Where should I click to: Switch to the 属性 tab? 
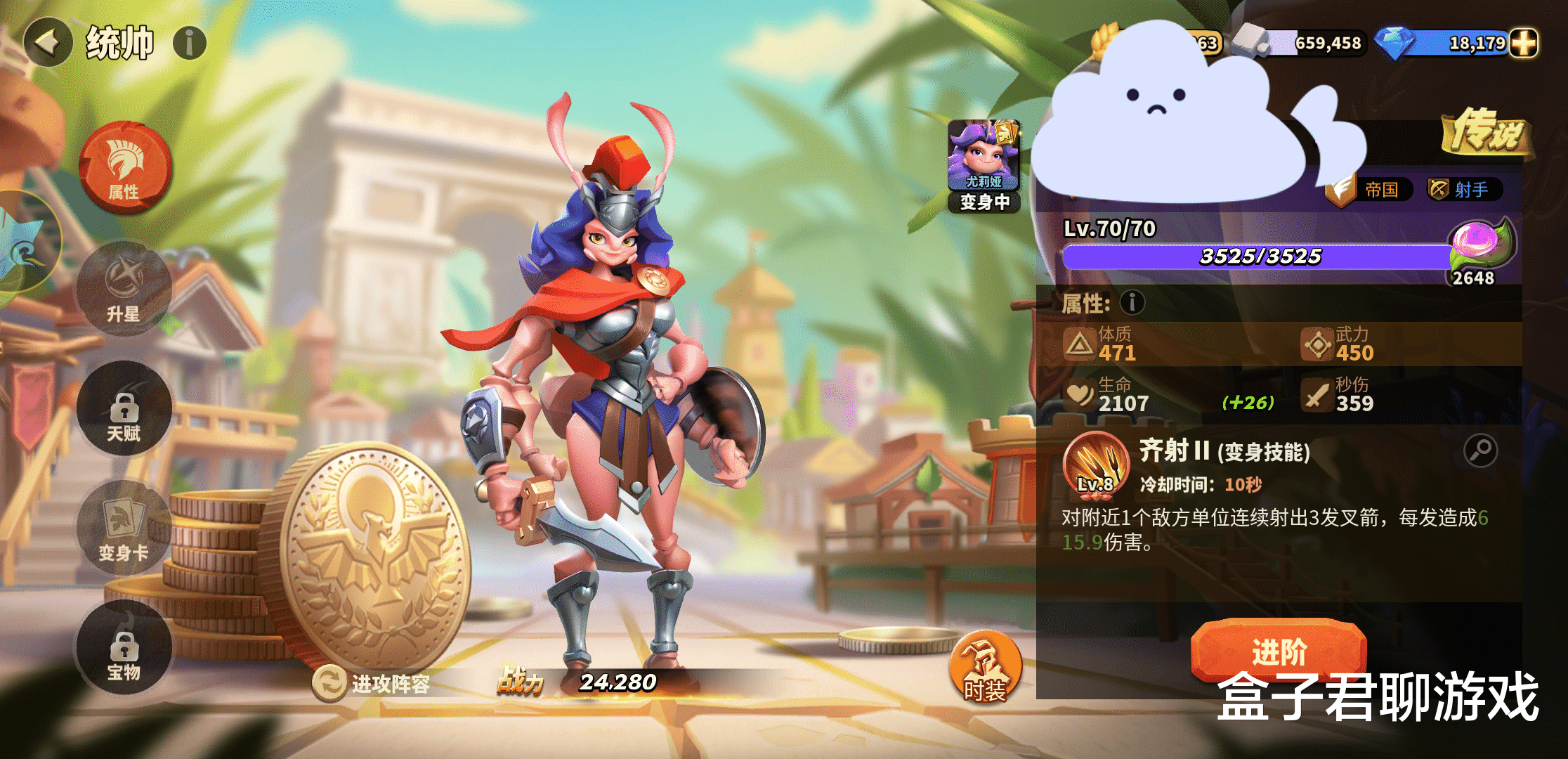point(125,167)
